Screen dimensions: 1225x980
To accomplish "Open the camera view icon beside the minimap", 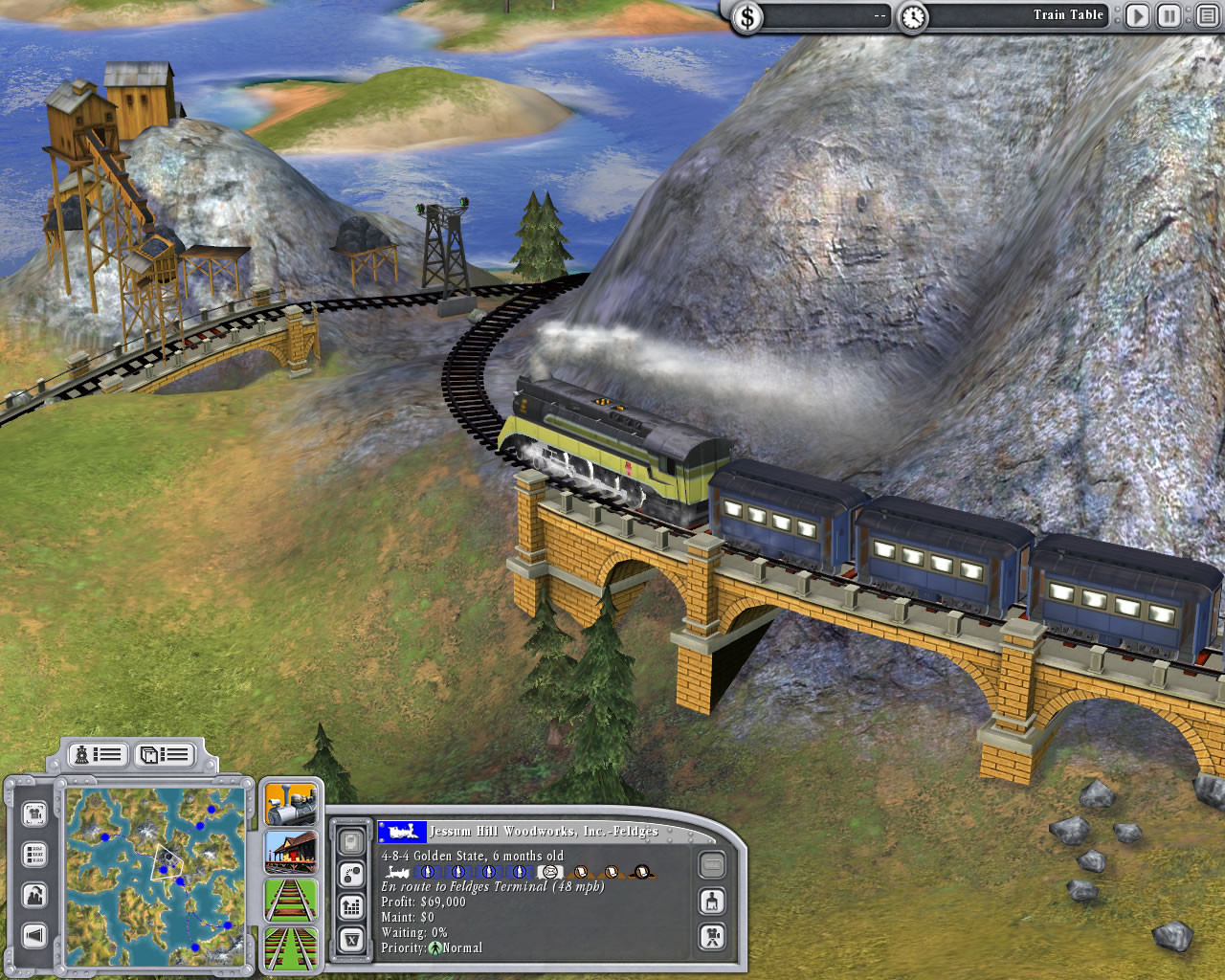I will (34, 813).
